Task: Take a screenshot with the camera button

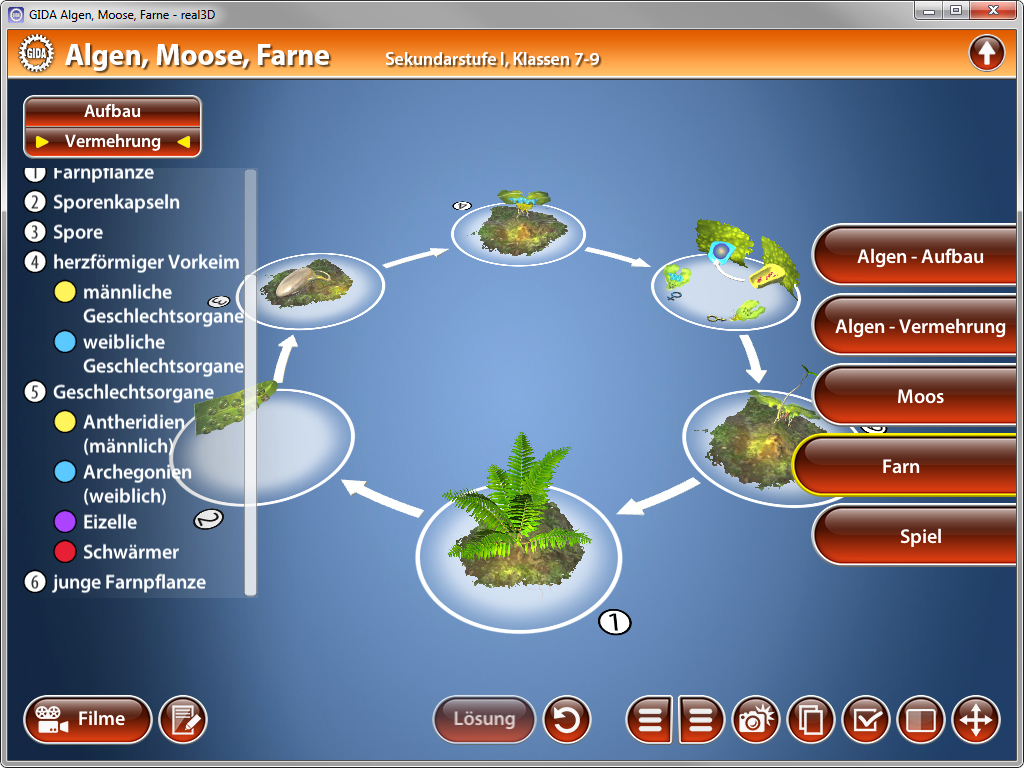Action: coord(757,719)
